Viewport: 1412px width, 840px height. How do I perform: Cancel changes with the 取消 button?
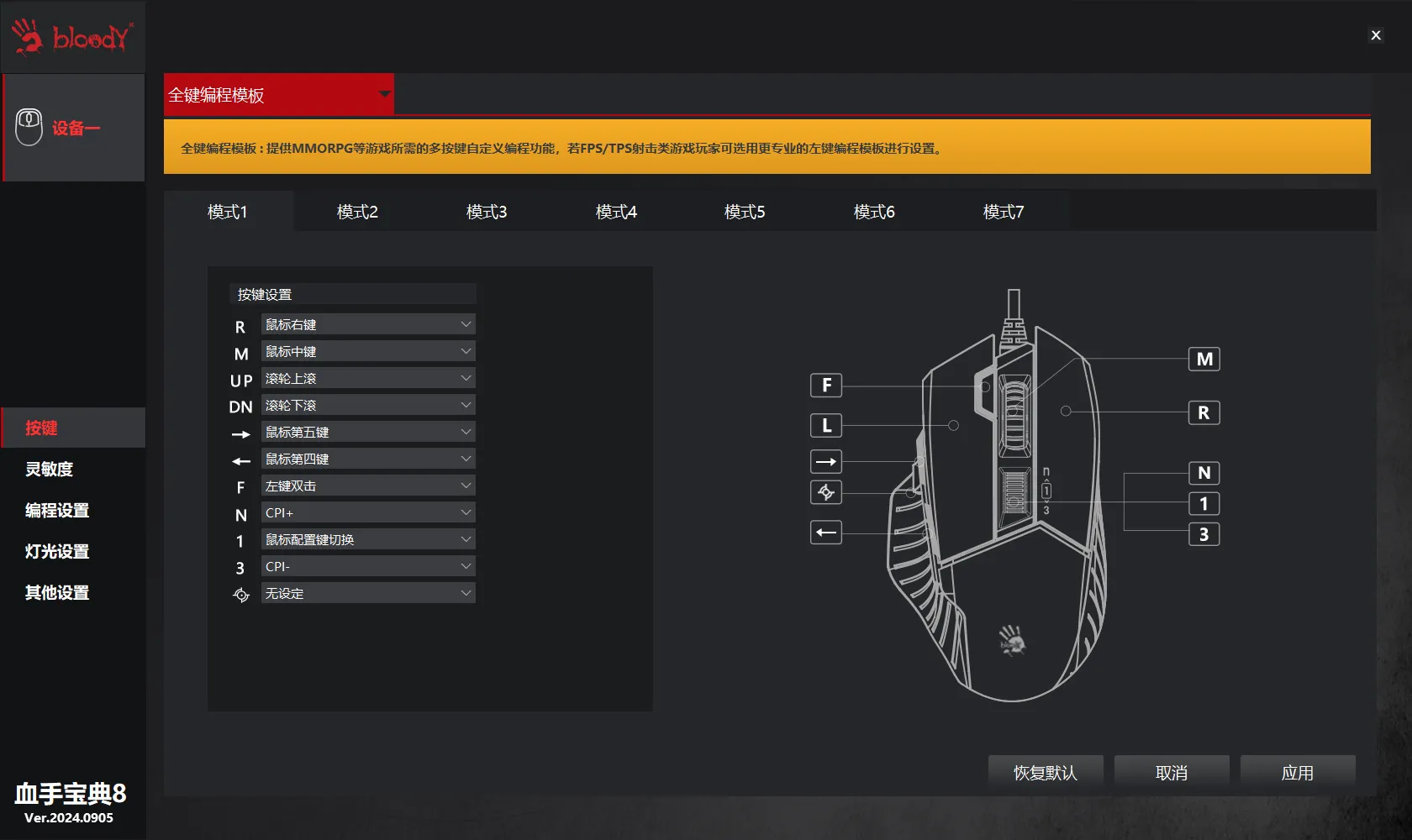[x=1172, y=772]
